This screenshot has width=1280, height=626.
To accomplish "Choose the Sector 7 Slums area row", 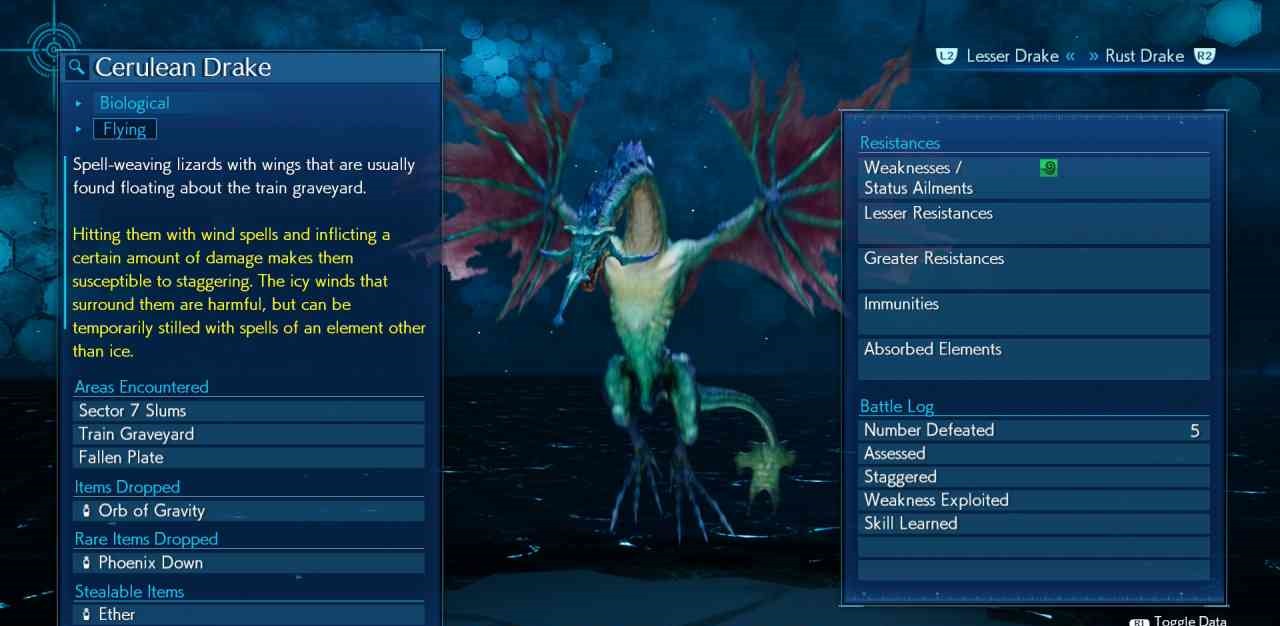I will pyautogui.click(x=249, y=411).
